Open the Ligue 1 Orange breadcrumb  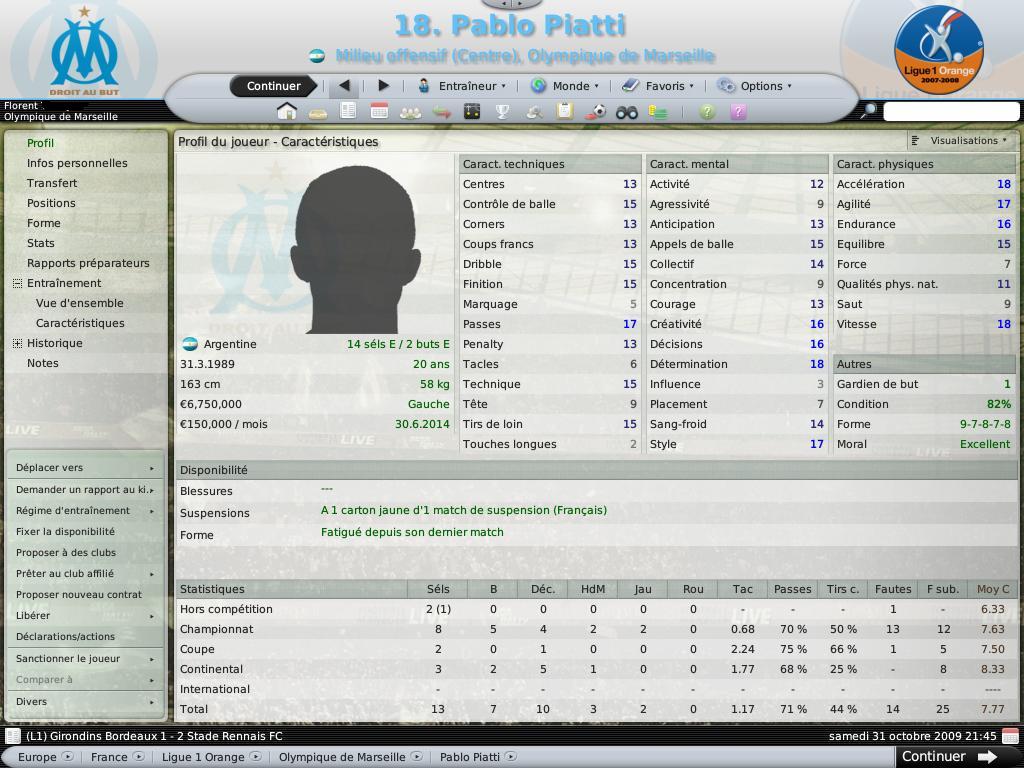pyautogui.click(x=203, y=757)
